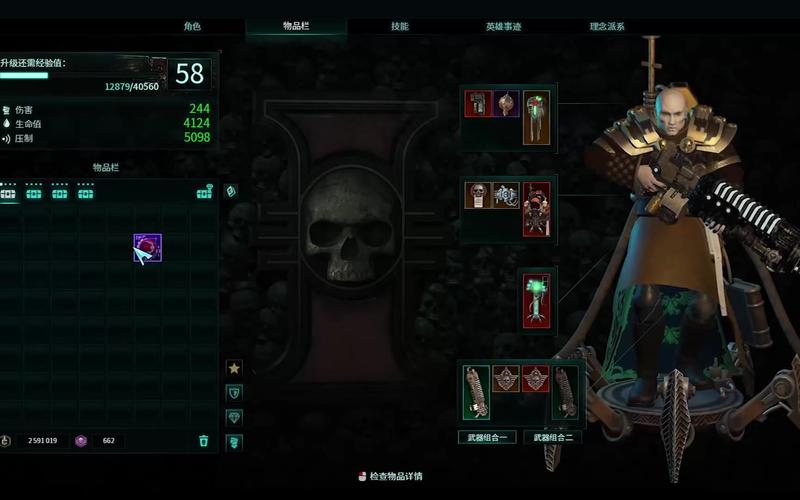Select the weapon slot in weapon set one
Screen dimensions: 800x500
click(476, 392)
